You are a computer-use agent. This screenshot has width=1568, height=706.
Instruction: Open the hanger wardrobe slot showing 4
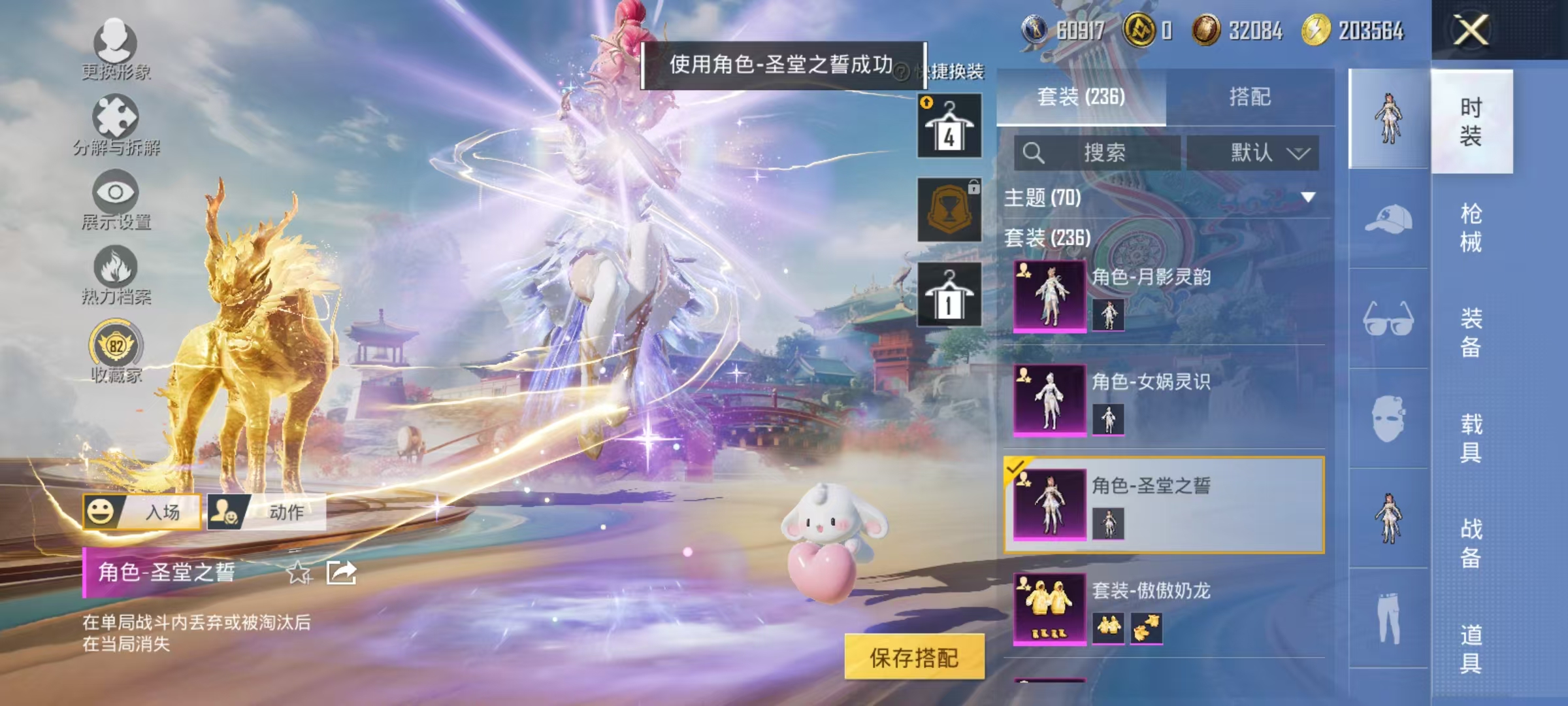949,124
